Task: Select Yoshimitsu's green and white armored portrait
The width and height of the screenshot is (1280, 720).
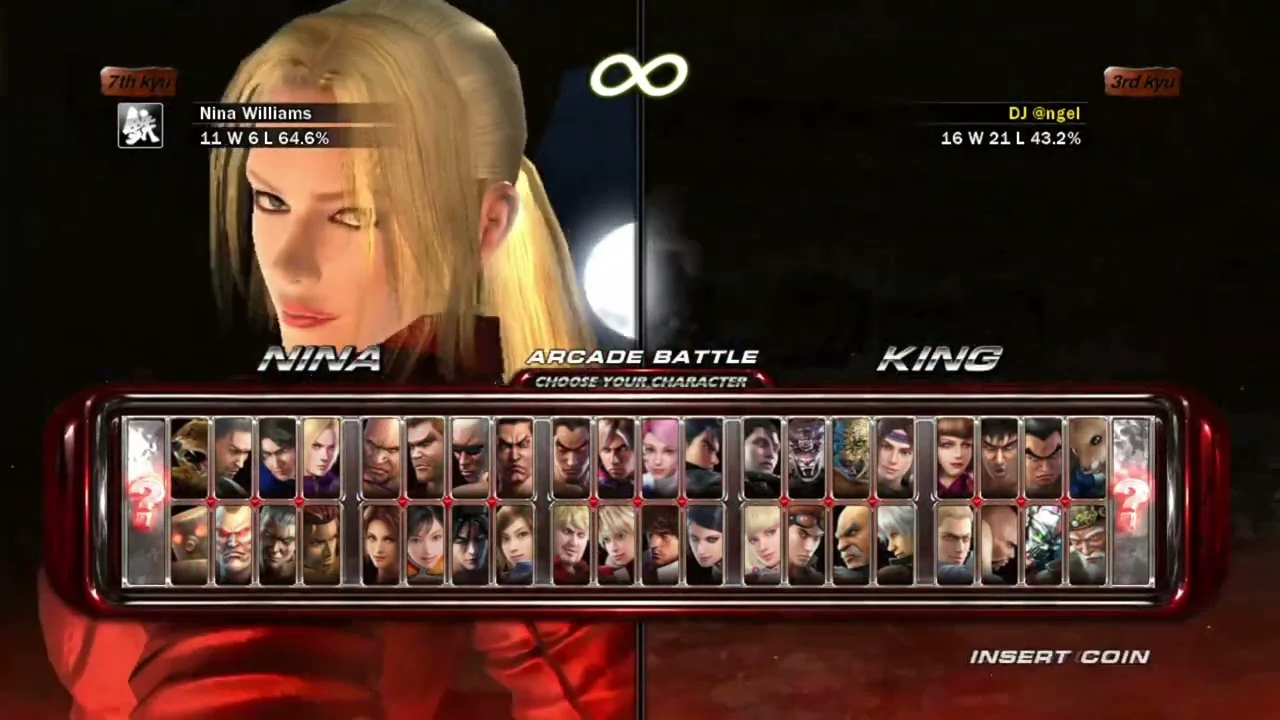Action: [x=1043, y=544]
